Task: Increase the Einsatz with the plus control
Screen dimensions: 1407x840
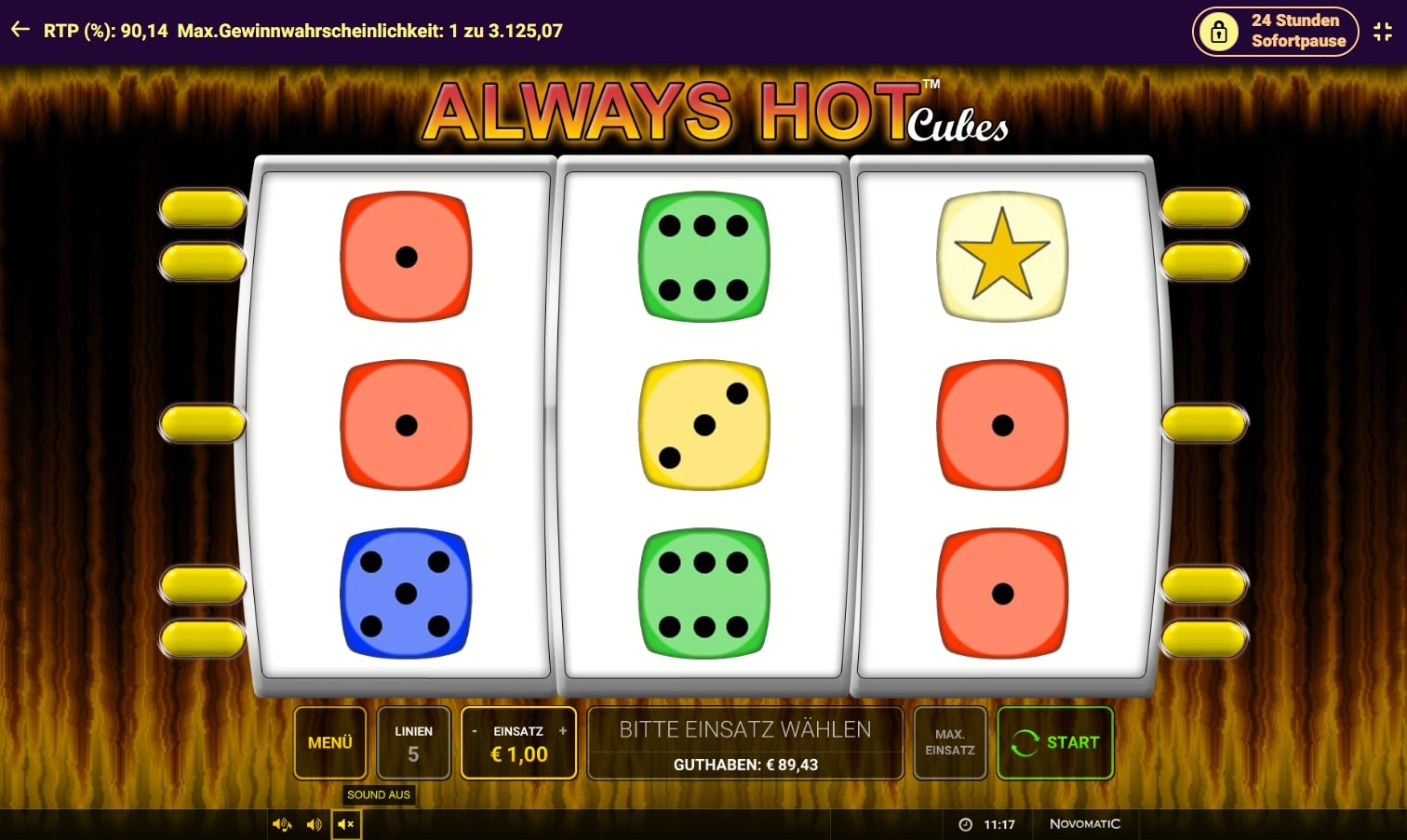Action: click(x=563, y=731)
